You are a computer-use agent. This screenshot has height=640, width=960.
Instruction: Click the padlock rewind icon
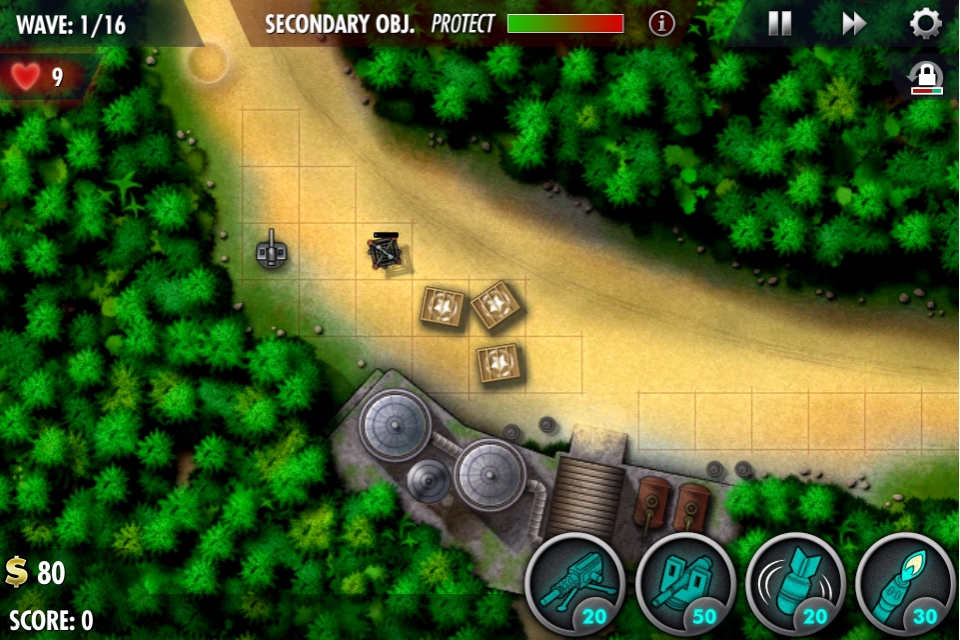926,79
